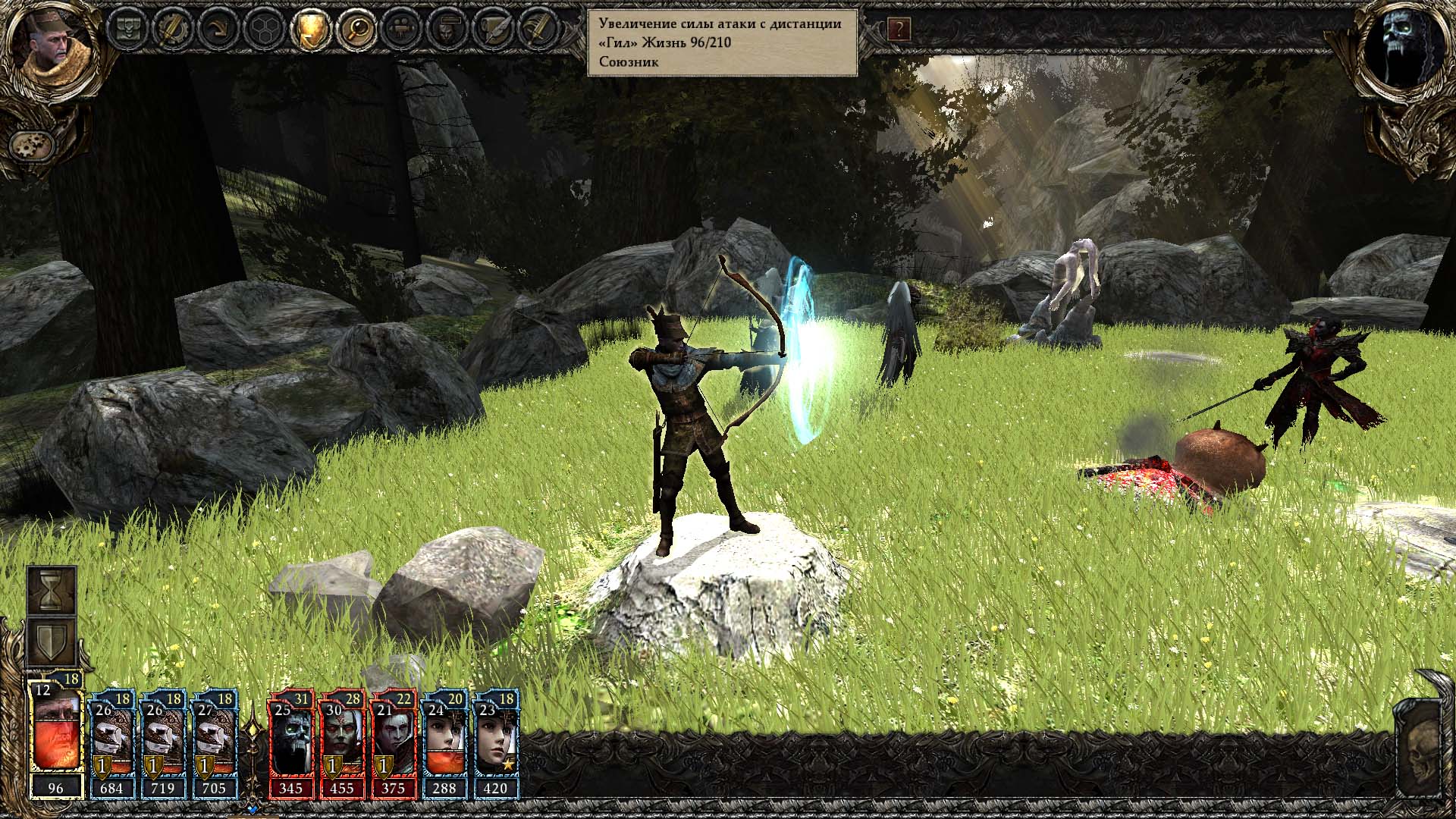Click the red question mark help button
1456x819 pixels.
(x=899, y=30)
